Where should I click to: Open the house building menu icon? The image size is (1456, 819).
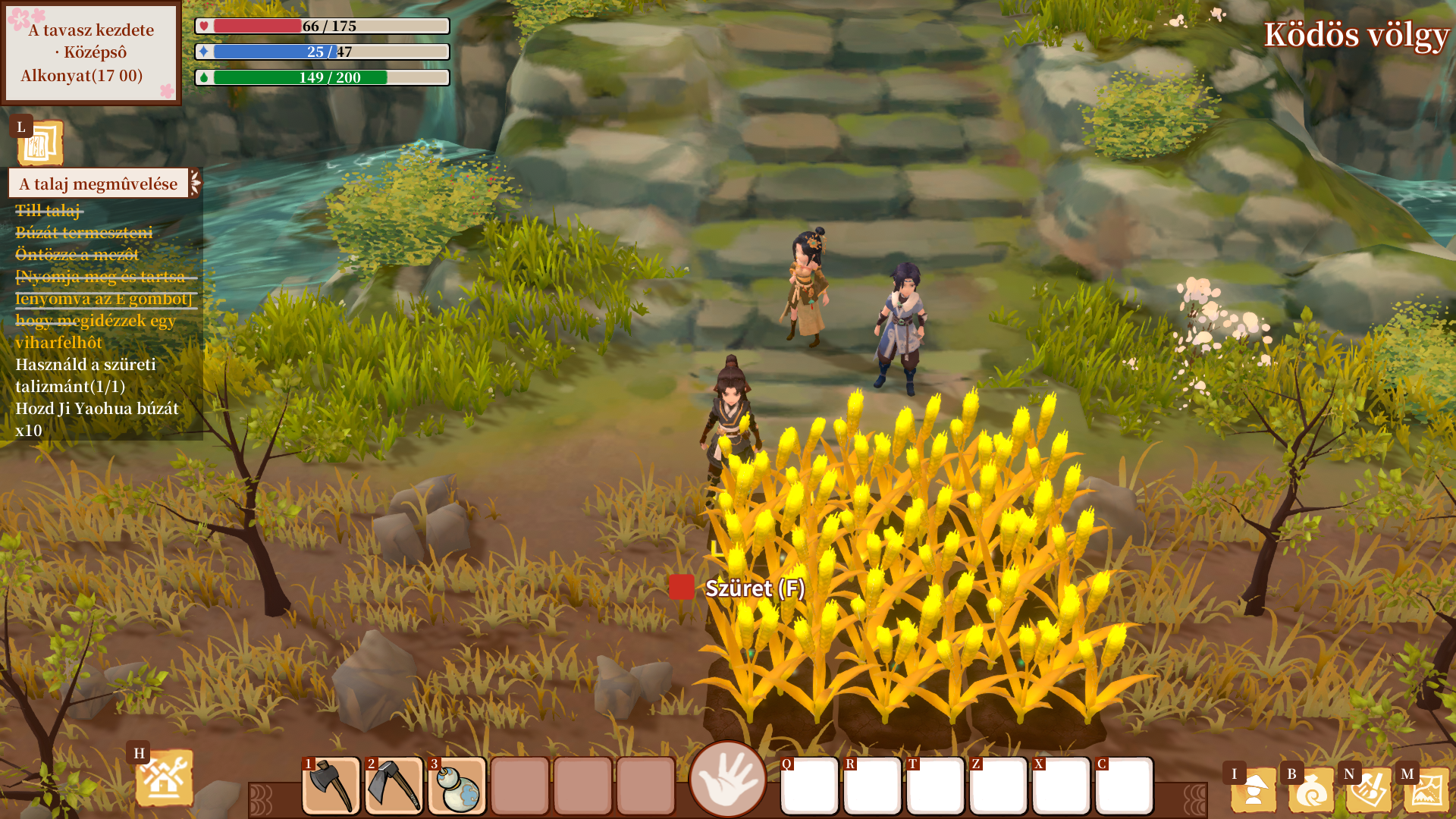click(164, 777)
